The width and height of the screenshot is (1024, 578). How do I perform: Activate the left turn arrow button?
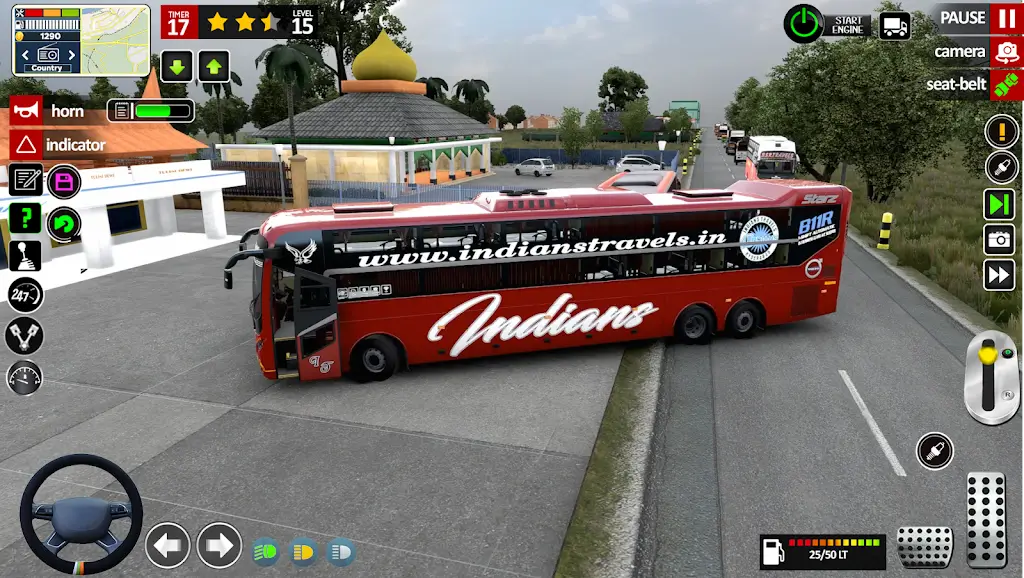point(167,545)
